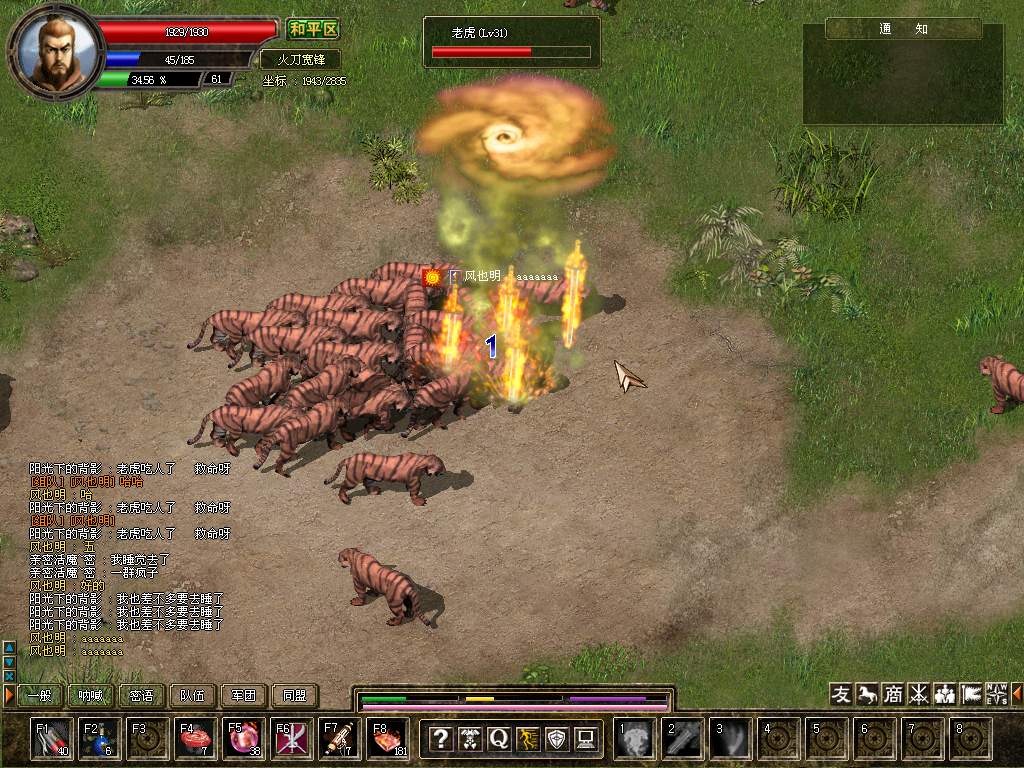Activate the F6 crossed swords skill

[292, 739]
